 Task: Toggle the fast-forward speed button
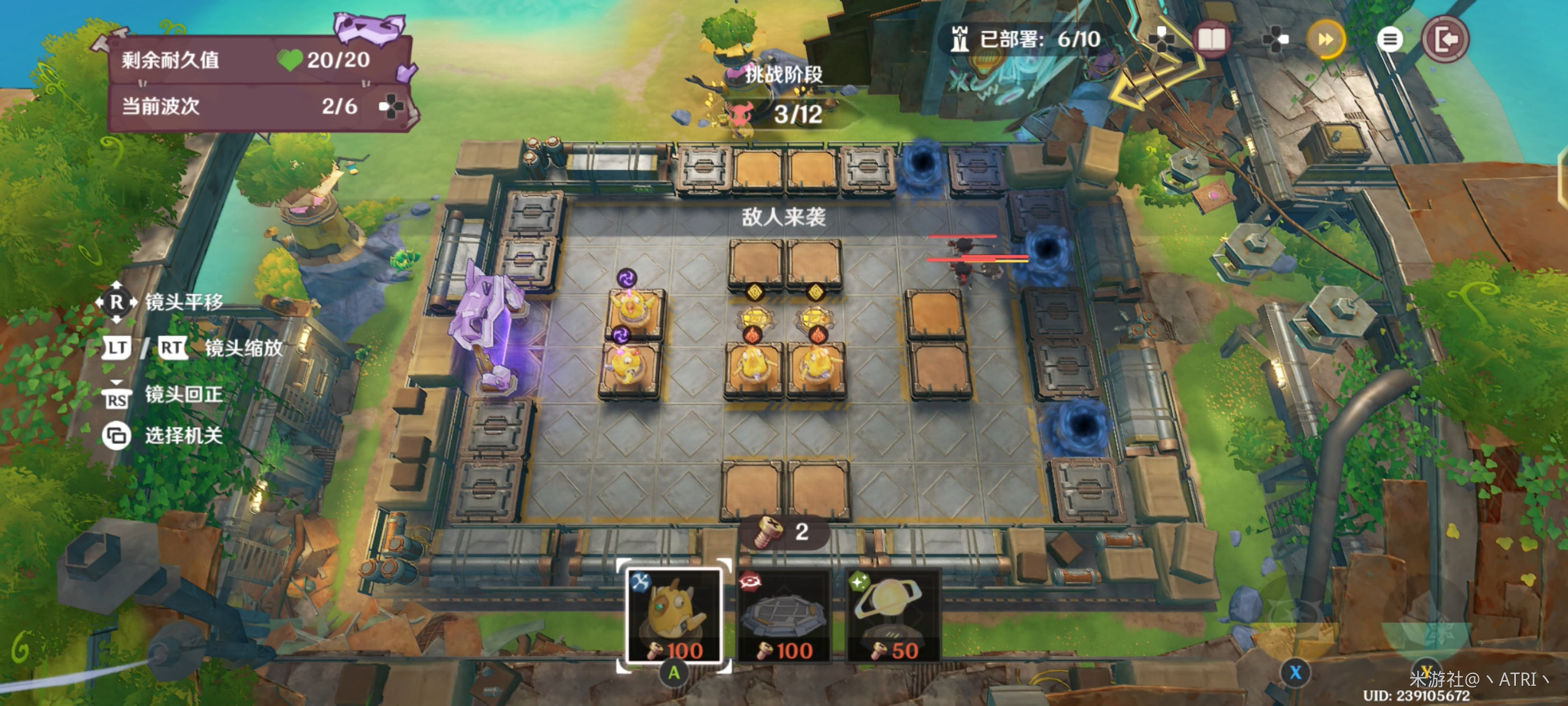pyautogui.click(x=1325, y=40)
